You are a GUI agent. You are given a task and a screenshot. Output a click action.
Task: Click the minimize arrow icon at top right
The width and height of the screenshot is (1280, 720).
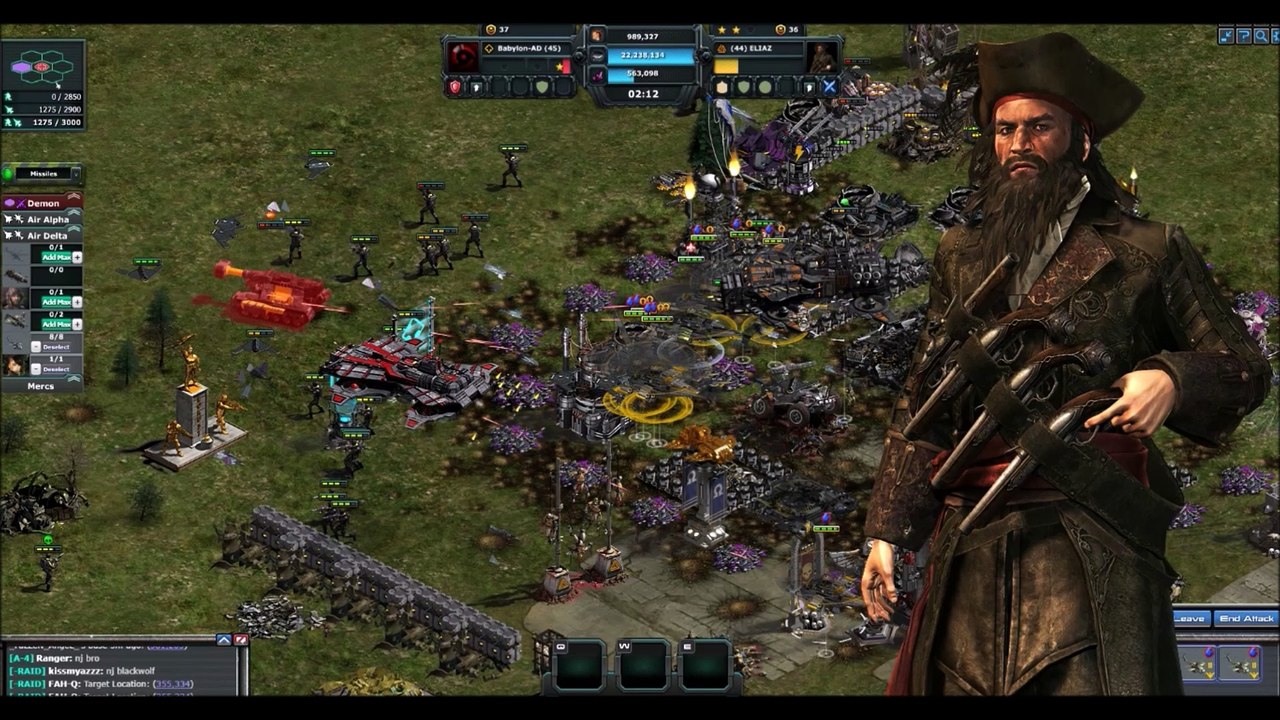(1226, 37)
